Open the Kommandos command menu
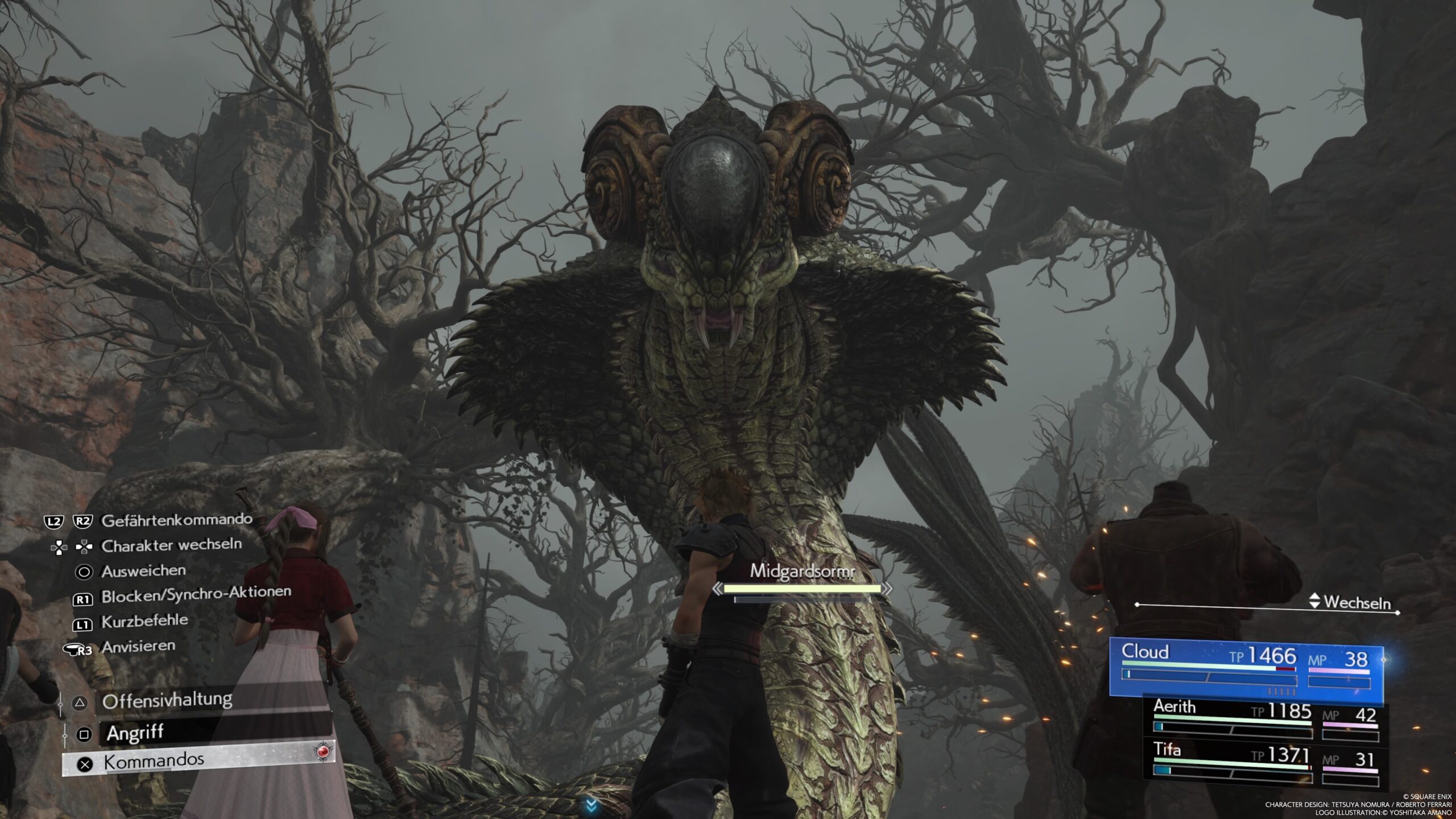The height and width of the screenshot is (819, 1456). (198, 760)
